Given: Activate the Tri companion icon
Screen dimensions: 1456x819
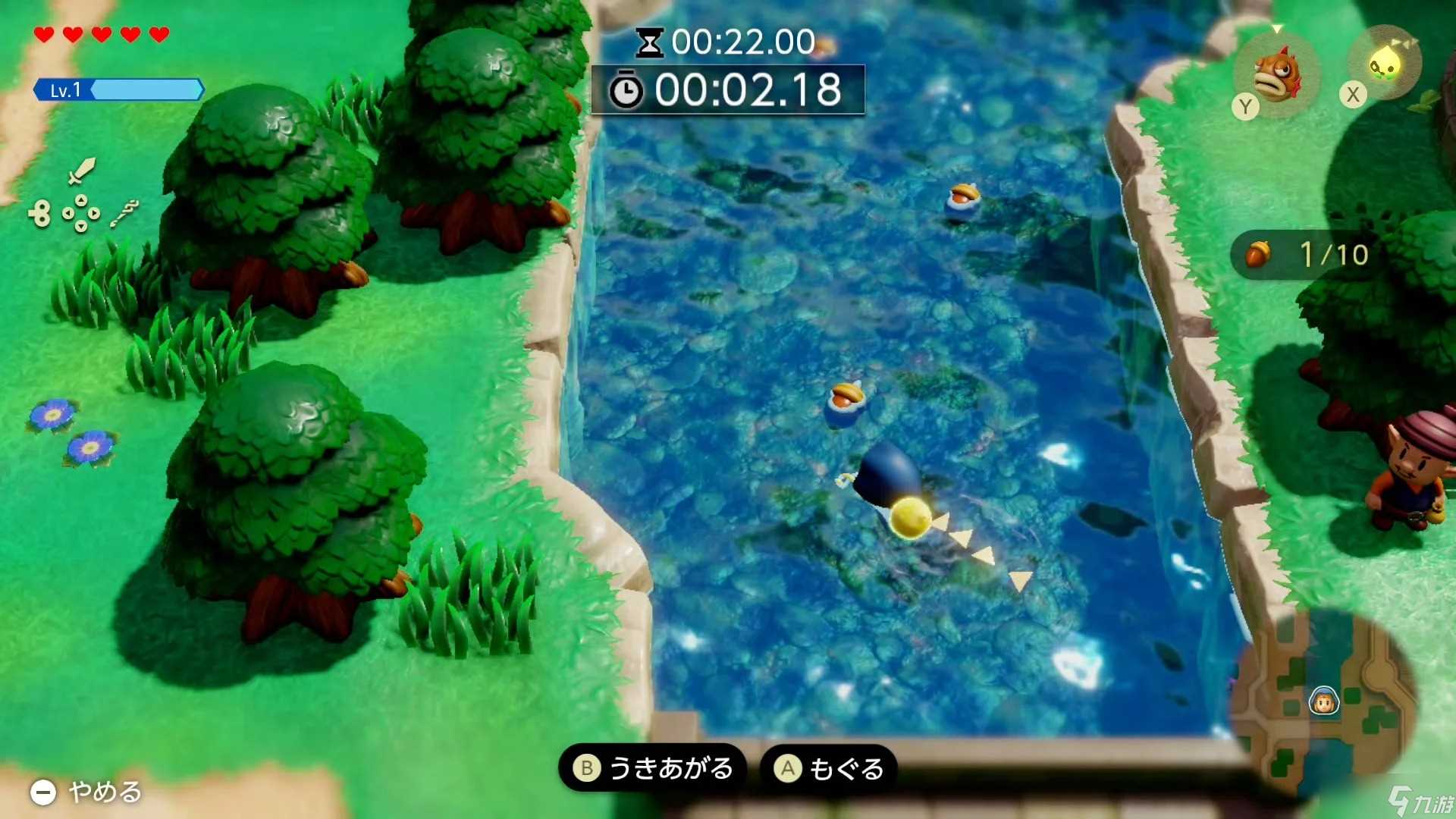Looking at the screenshot, I should tap(1385, 64).
